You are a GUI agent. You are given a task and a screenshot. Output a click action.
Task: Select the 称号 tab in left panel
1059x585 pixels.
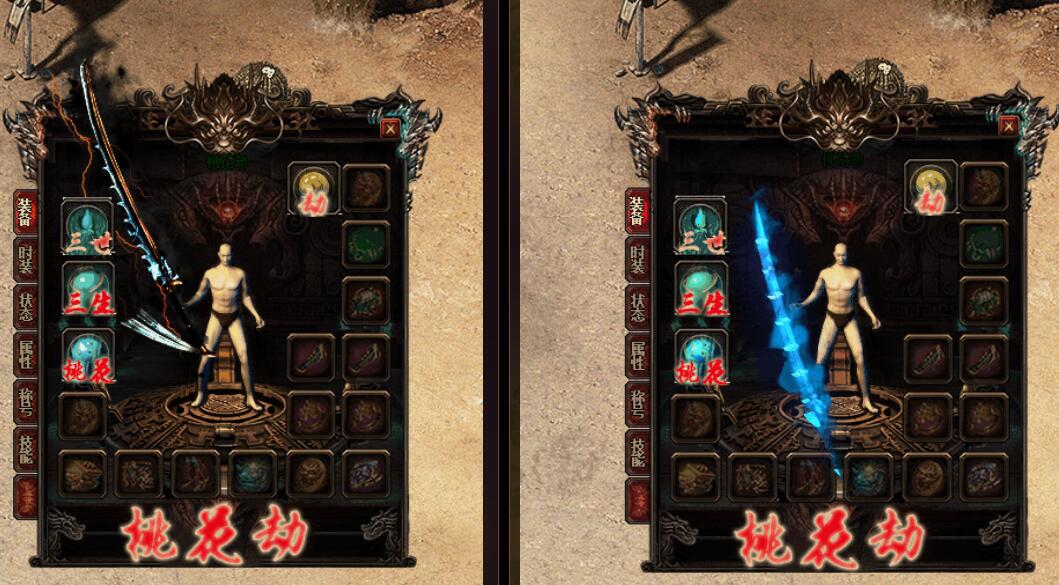pyautogui.click(x=25, y=402)
